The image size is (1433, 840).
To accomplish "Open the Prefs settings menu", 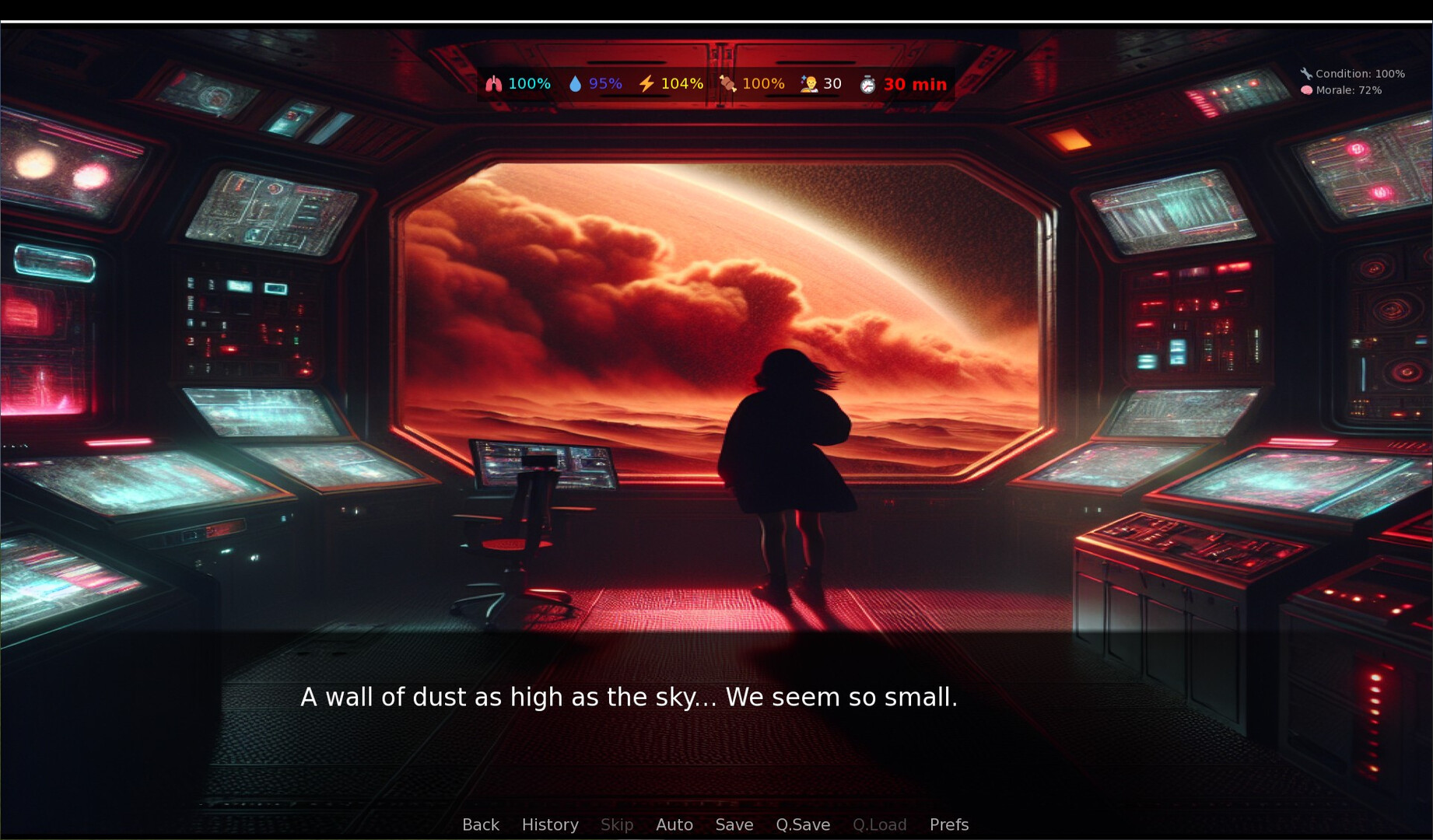I will tap(948, 824).
